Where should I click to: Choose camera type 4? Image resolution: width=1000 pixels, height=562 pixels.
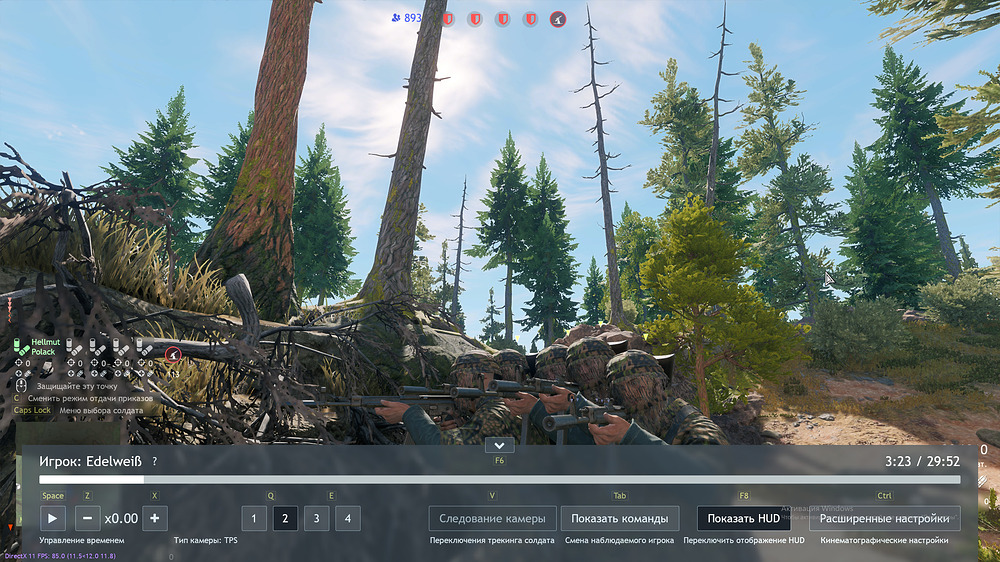(347, 518)
